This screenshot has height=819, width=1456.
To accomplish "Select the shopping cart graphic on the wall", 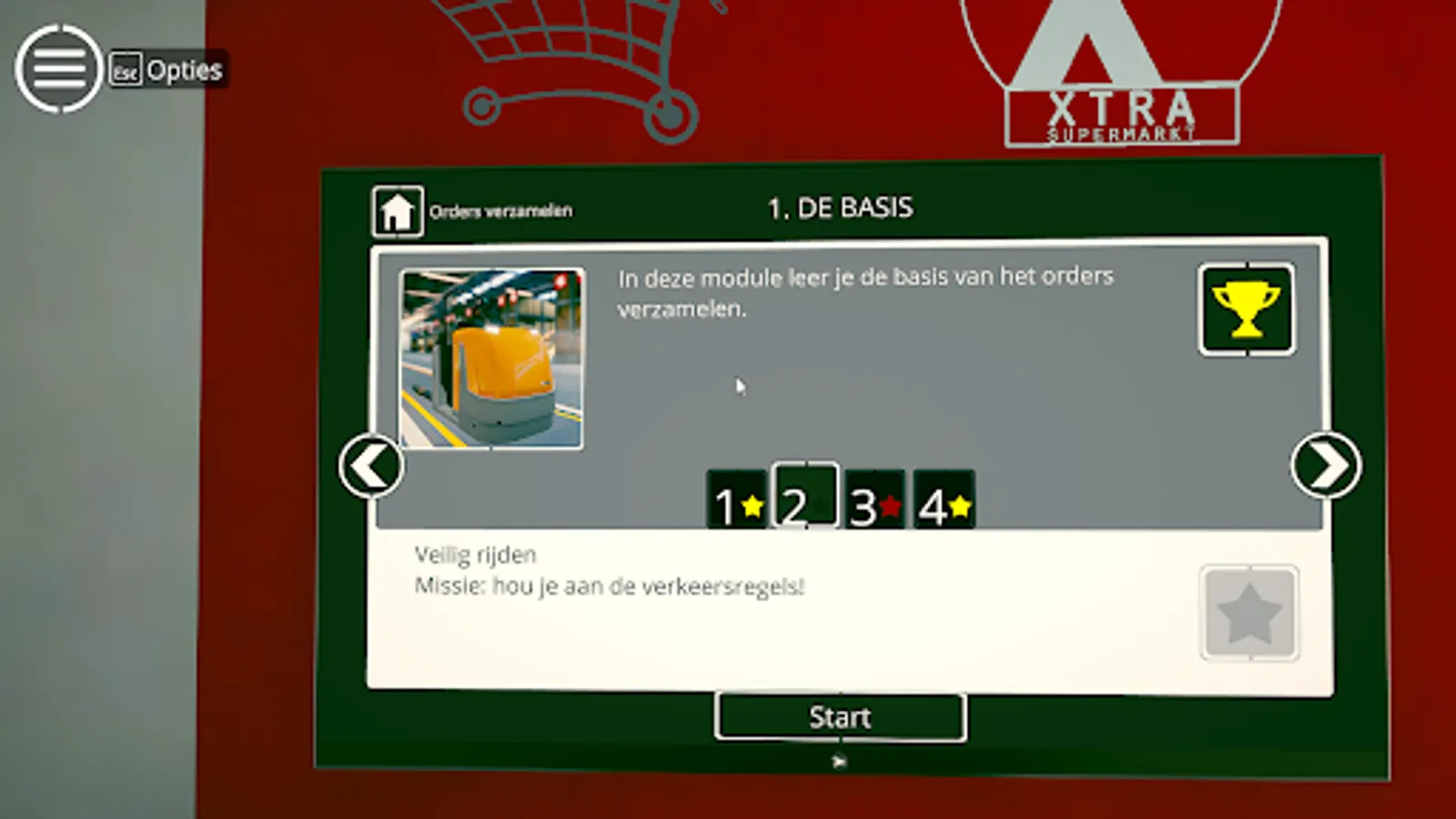I will coord(564,55).
